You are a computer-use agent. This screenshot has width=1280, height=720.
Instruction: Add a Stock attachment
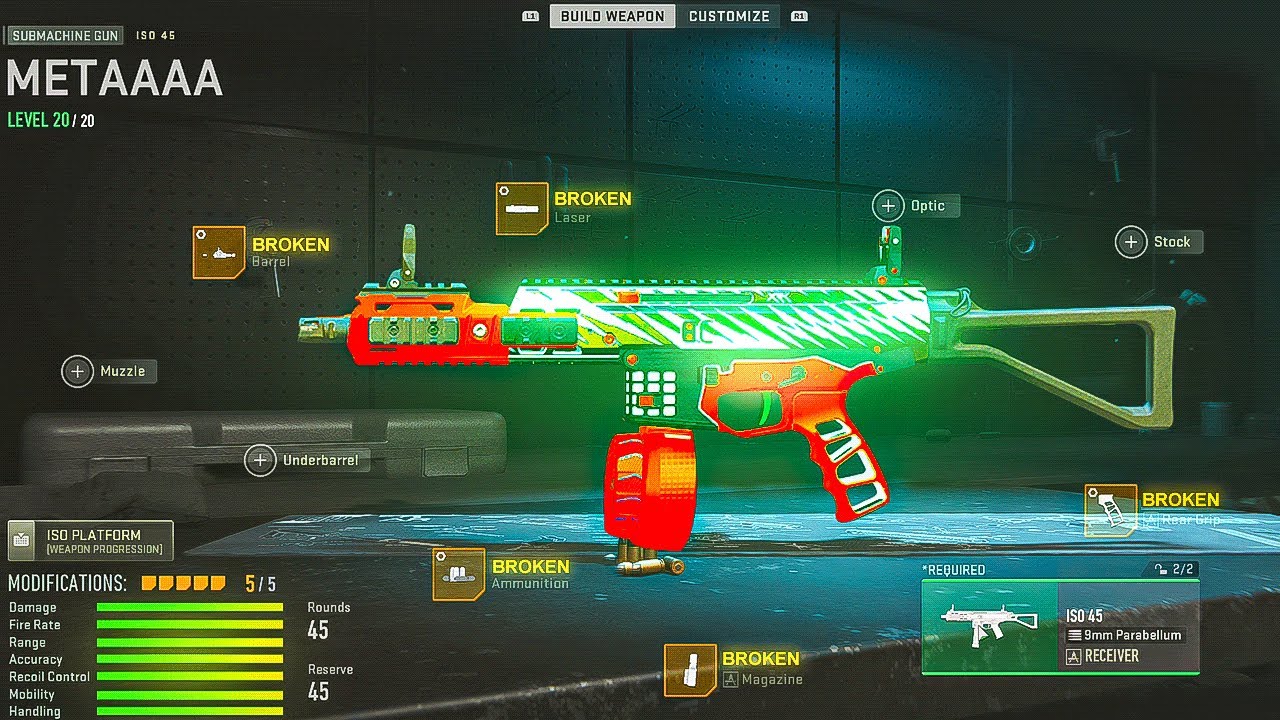1131,242
